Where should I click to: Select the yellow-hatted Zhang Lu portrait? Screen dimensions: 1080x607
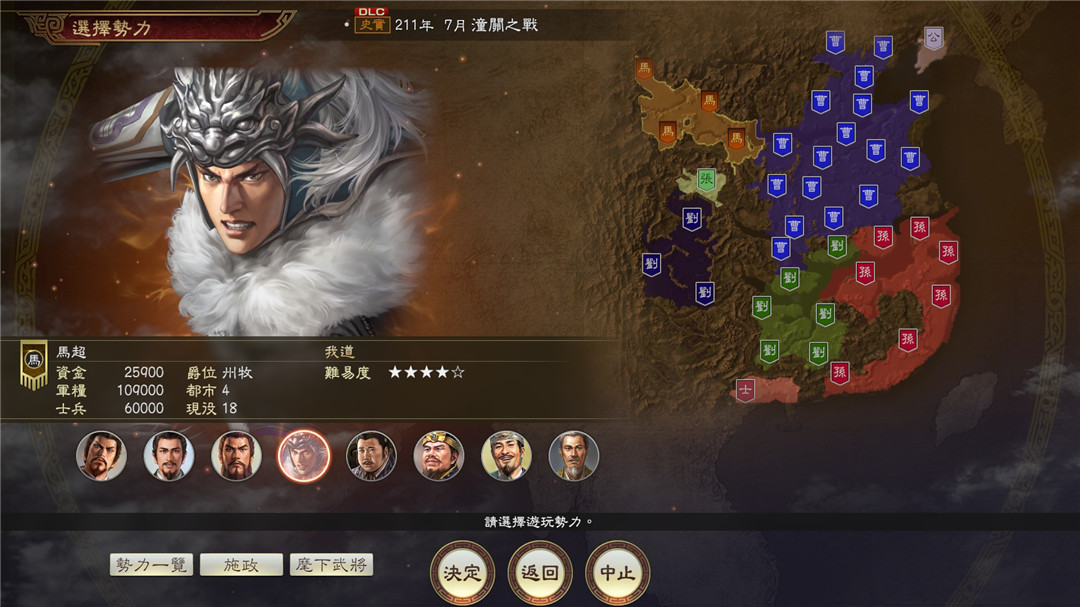tap(439, 456)
